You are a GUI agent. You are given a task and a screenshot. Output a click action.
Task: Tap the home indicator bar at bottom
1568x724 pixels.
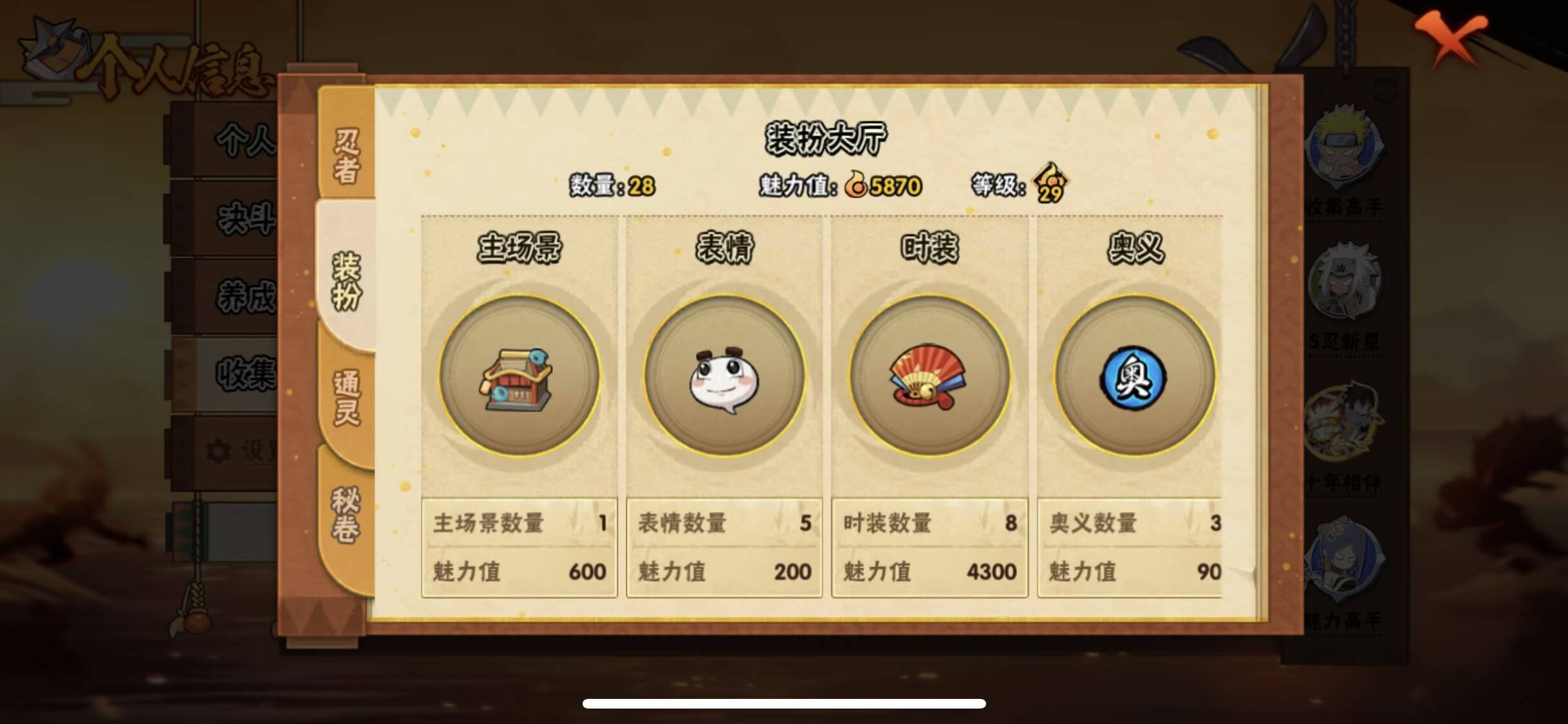click(784, 701)
